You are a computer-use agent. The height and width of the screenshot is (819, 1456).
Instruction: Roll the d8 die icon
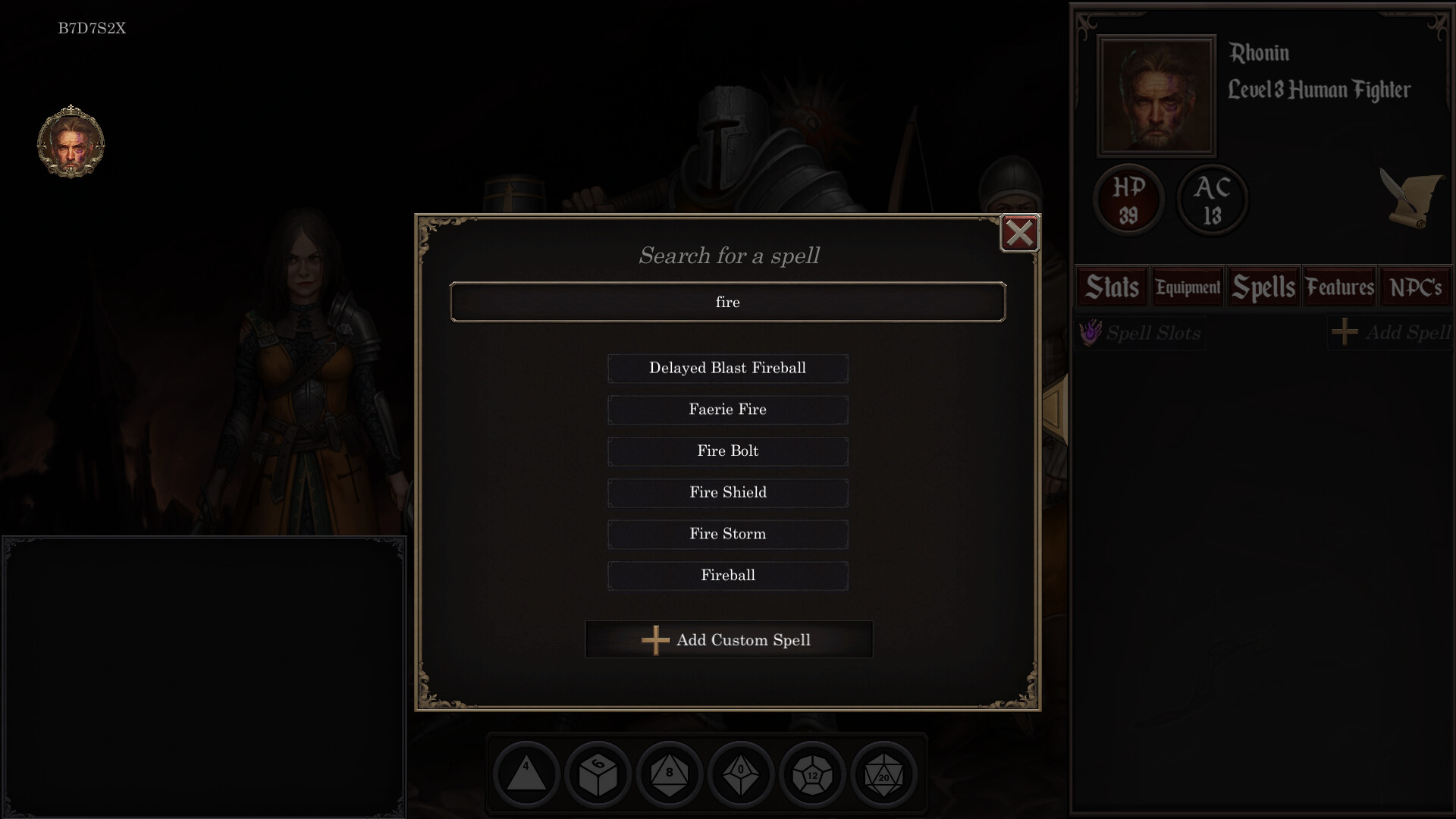pos(669,774)
